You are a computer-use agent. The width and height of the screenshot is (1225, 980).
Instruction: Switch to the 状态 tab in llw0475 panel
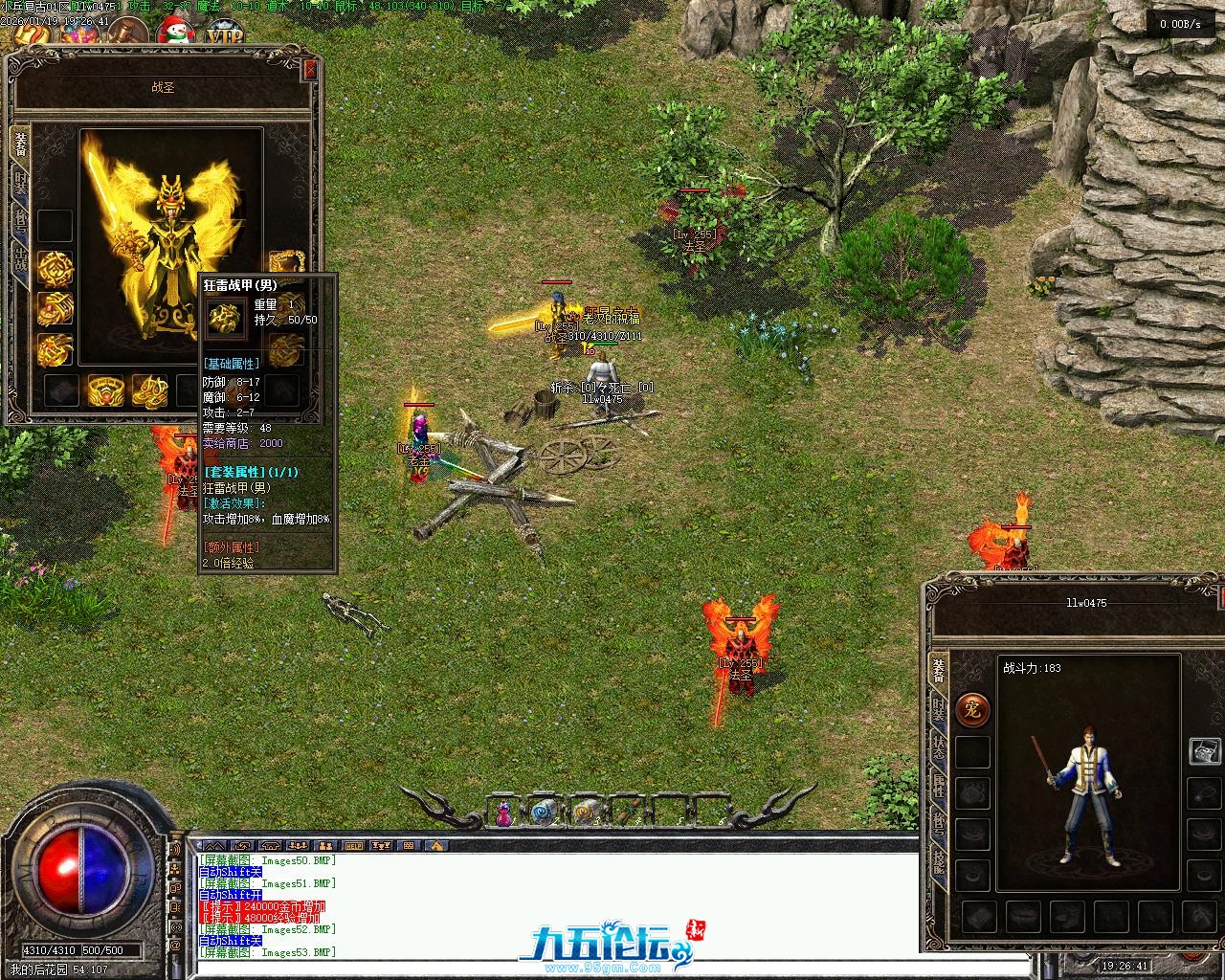[939, 748]
